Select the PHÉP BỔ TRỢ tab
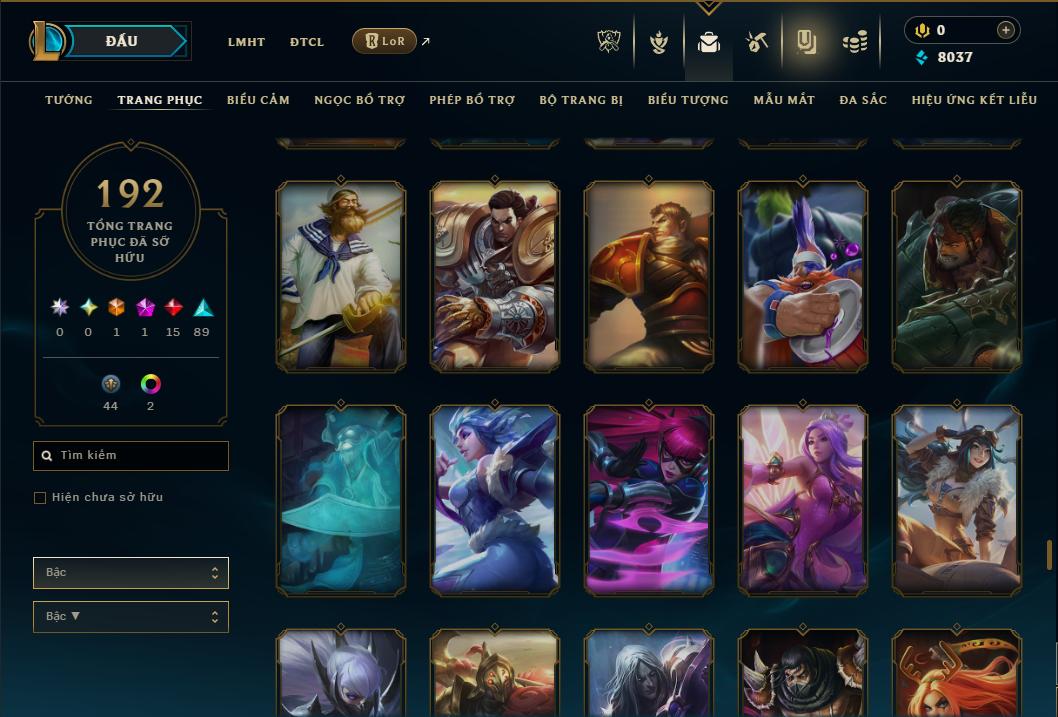 [472, 100]
